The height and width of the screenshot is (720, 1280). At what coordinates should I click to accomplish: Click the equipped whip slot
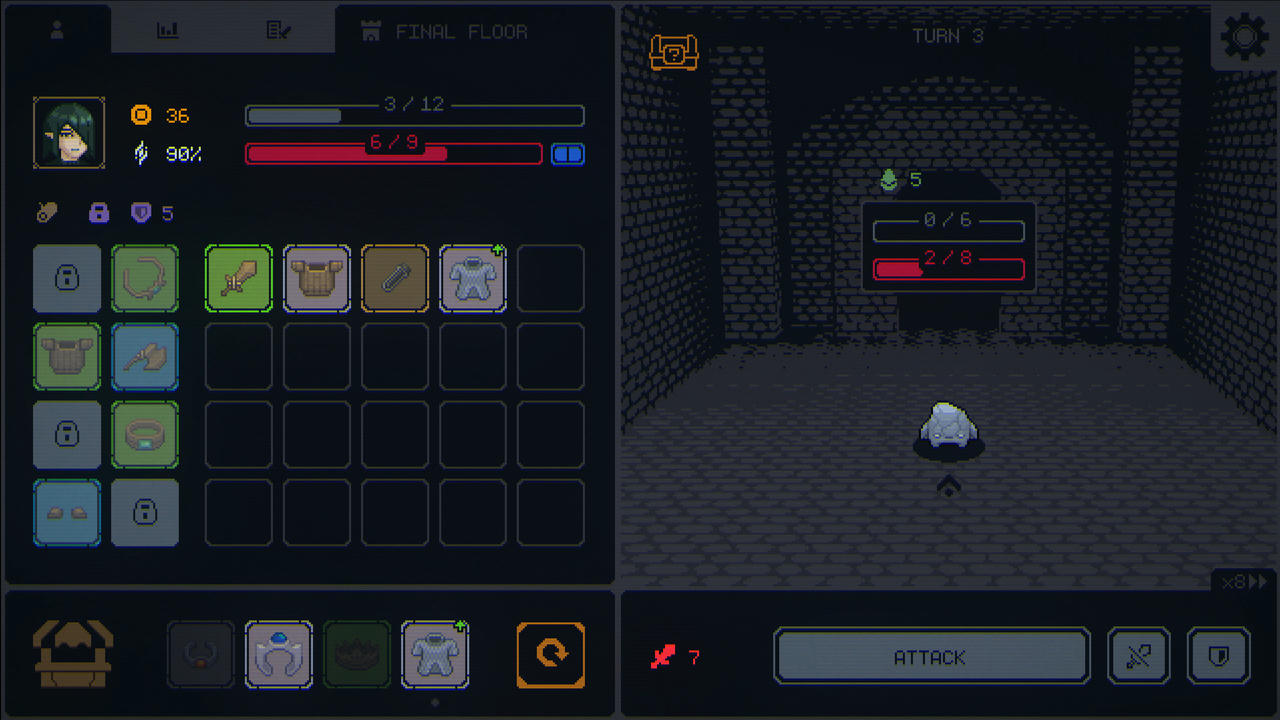click(x=145, y=279)
